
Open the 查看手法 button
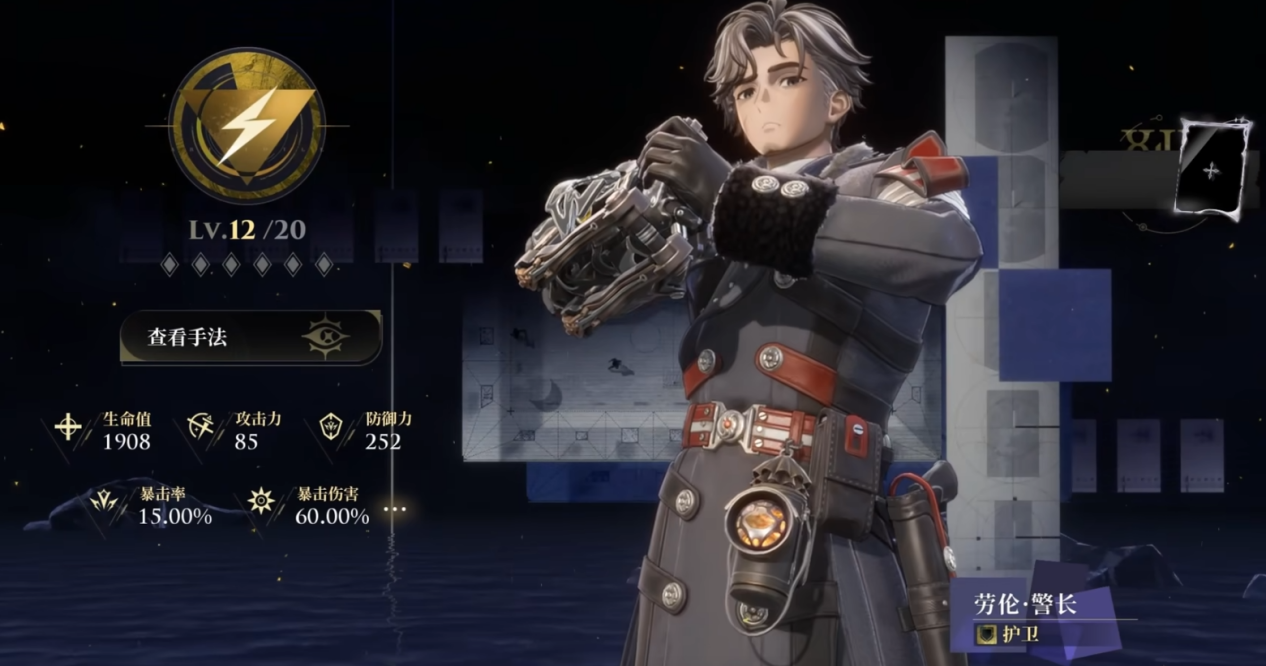[250, 337]
